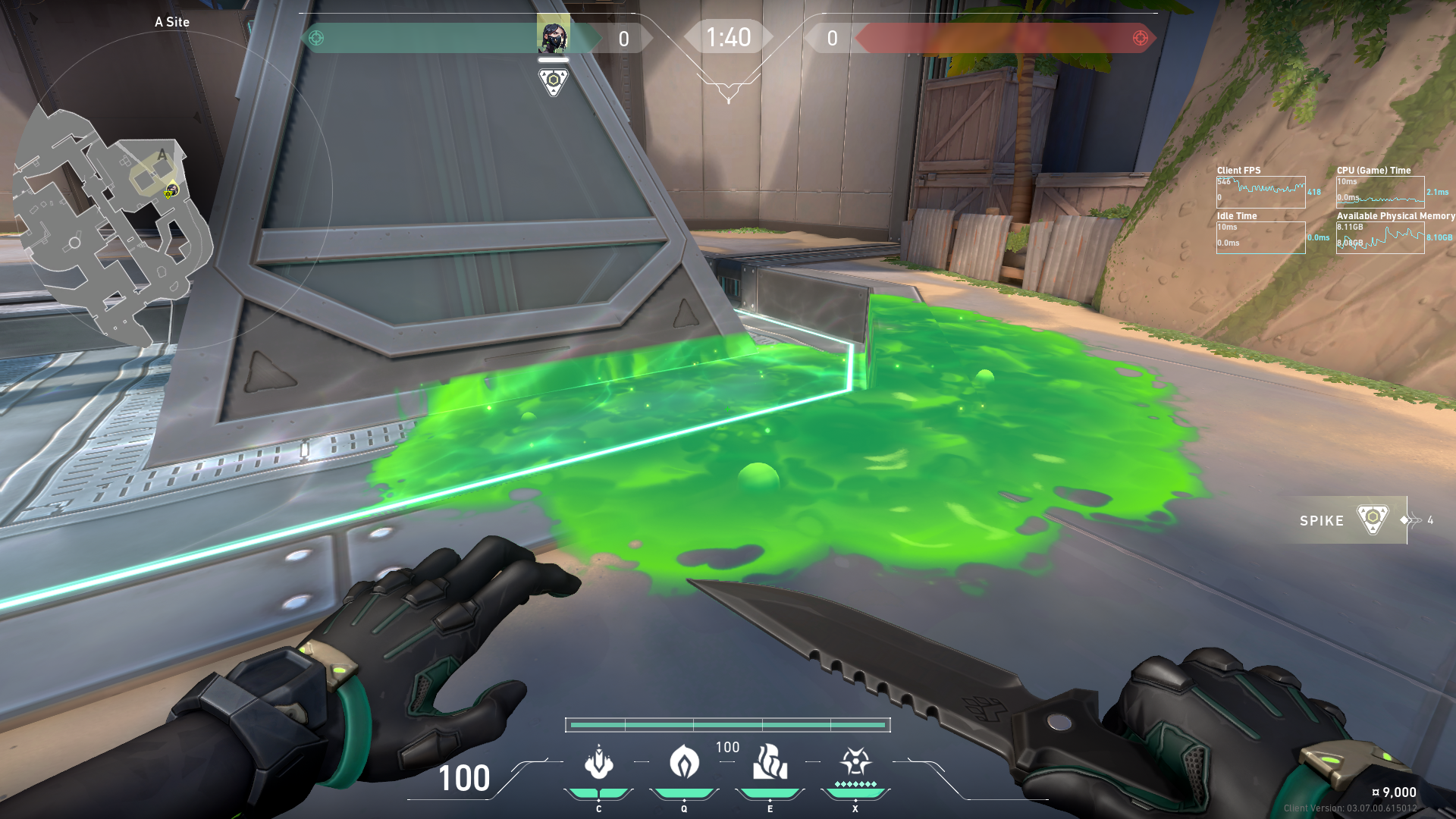Click the Available Physical Memory graph
Screen dimensions: 1456x819
click(x=1380, y=238)
